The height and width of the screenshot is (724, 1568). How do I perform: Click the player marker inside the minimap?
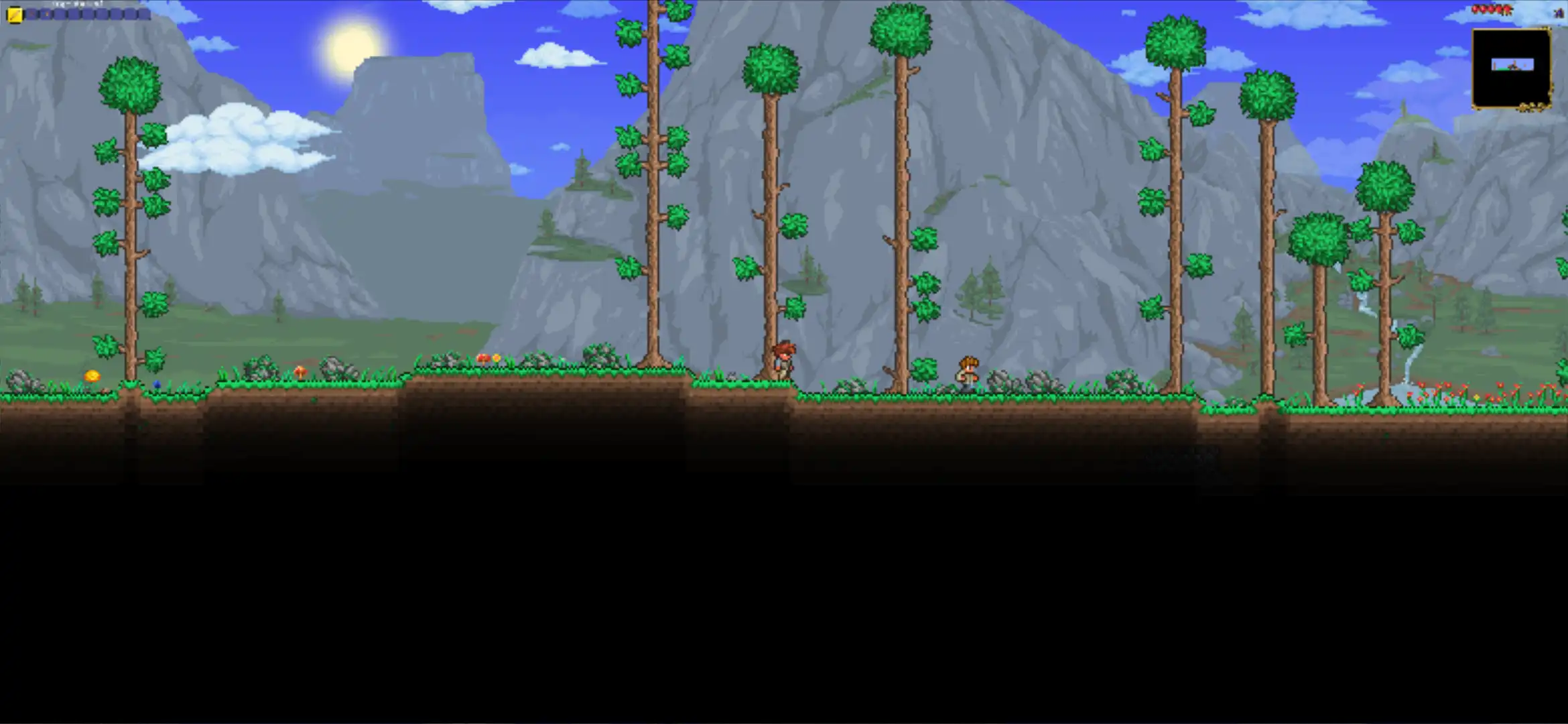point(1513,64)
